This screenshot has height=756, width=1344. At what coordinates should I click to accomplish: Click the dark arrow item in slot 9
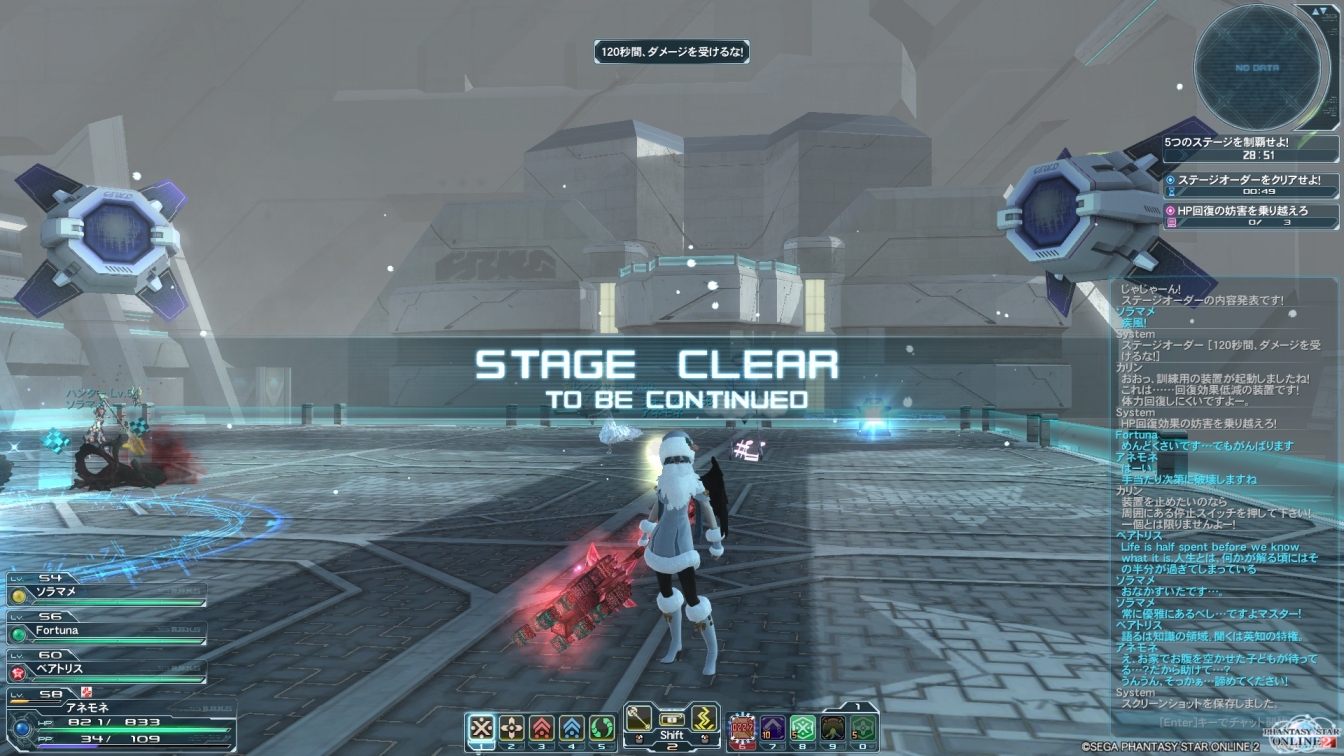(x=833, y=727)
